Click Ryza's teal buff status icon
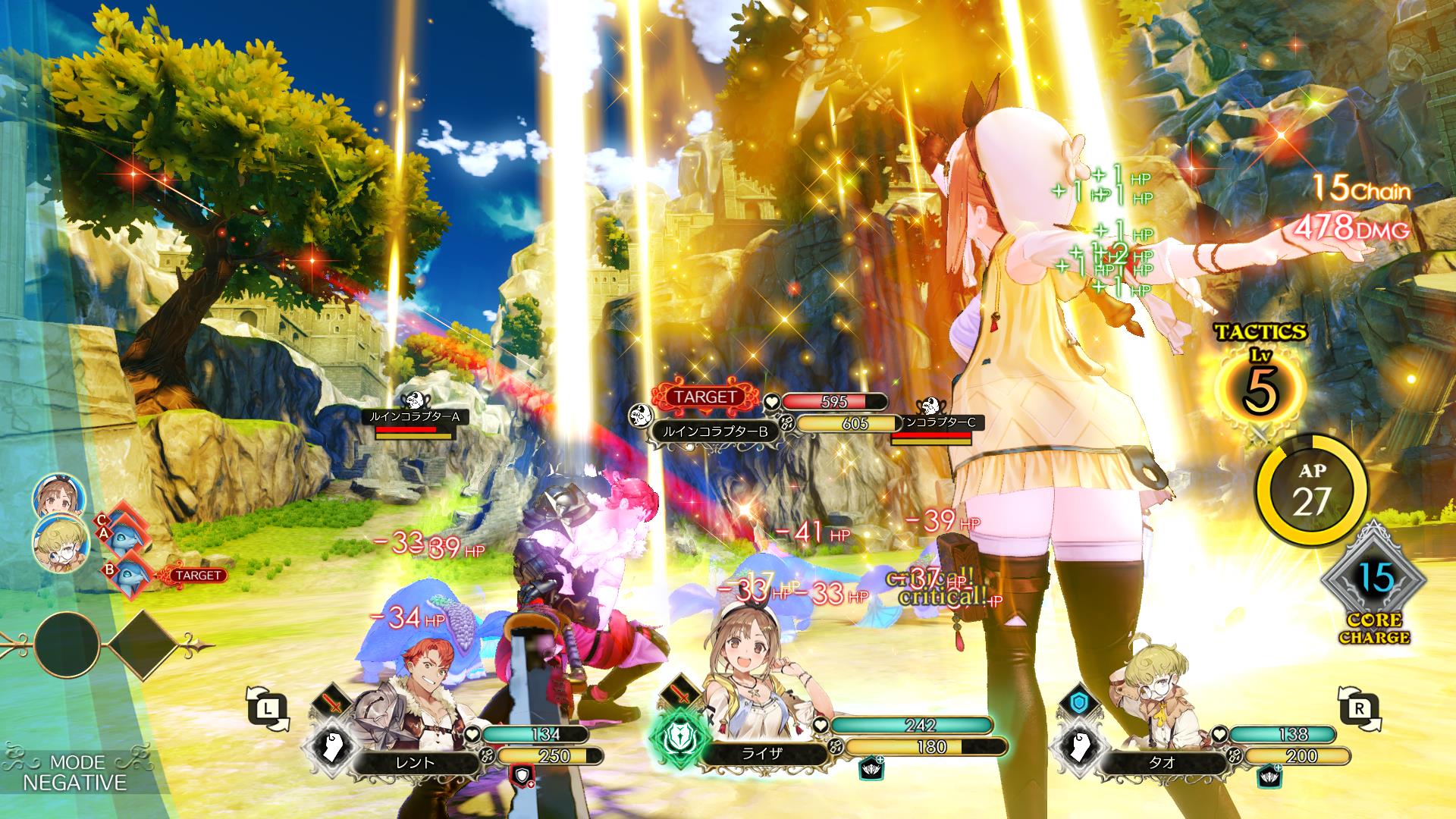The image size is (1456, 819). [870, 770]
